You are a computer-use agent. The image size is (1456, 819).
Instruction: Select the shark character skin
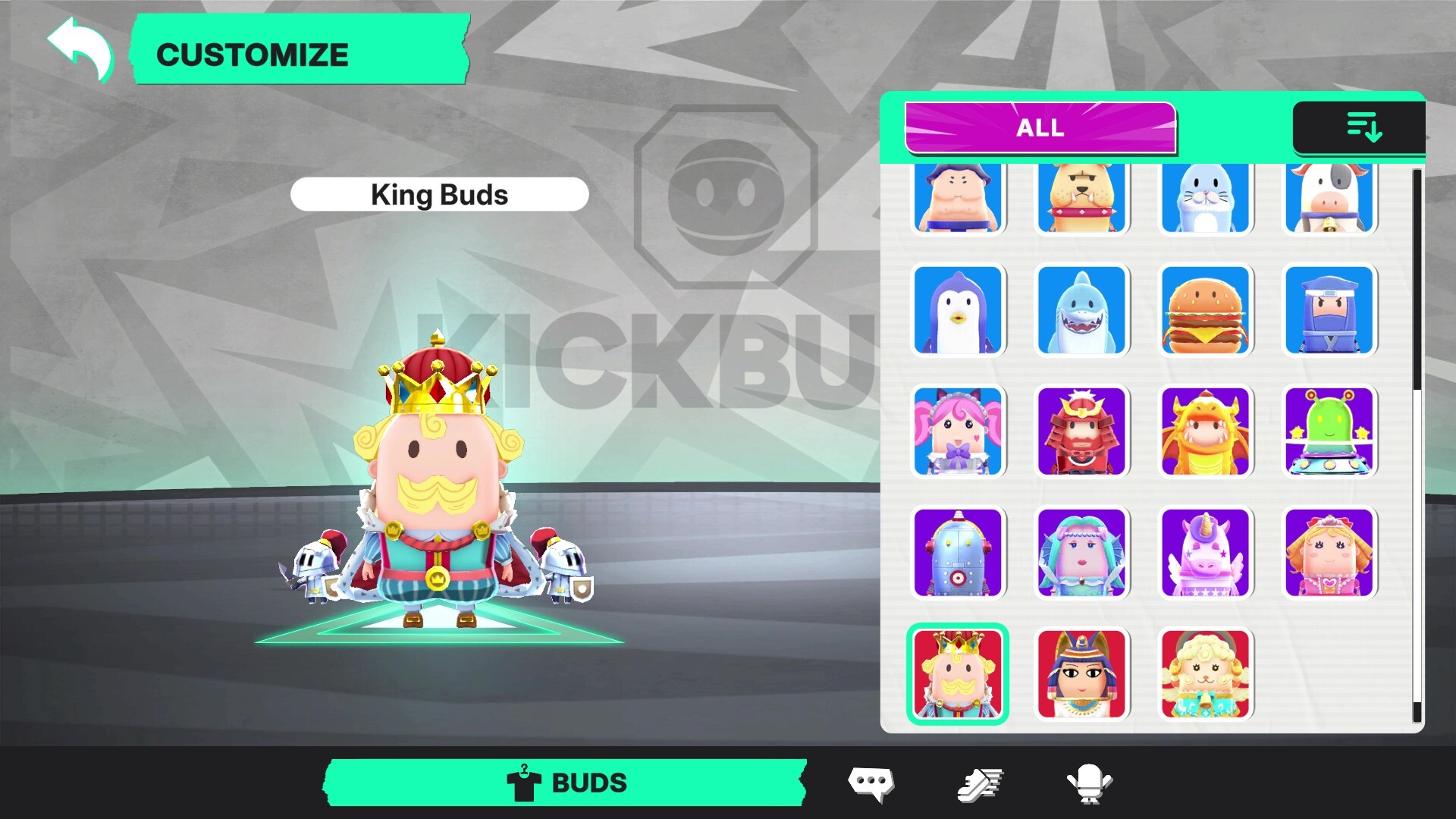1082,311
